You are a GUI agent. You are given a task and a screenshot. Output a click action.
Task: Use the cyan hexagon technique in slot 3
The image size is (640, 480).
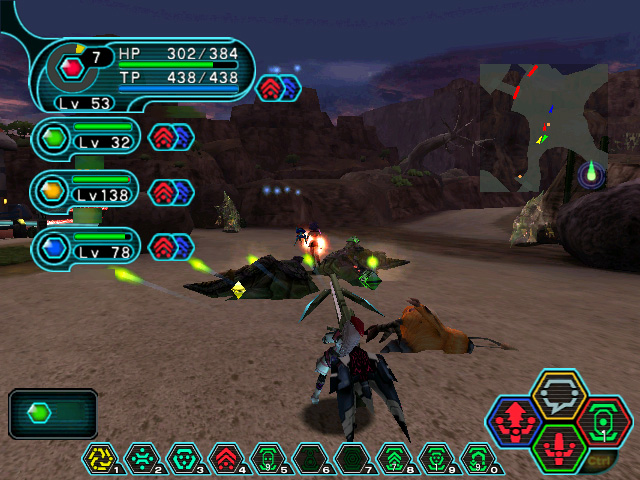(185, 459)
